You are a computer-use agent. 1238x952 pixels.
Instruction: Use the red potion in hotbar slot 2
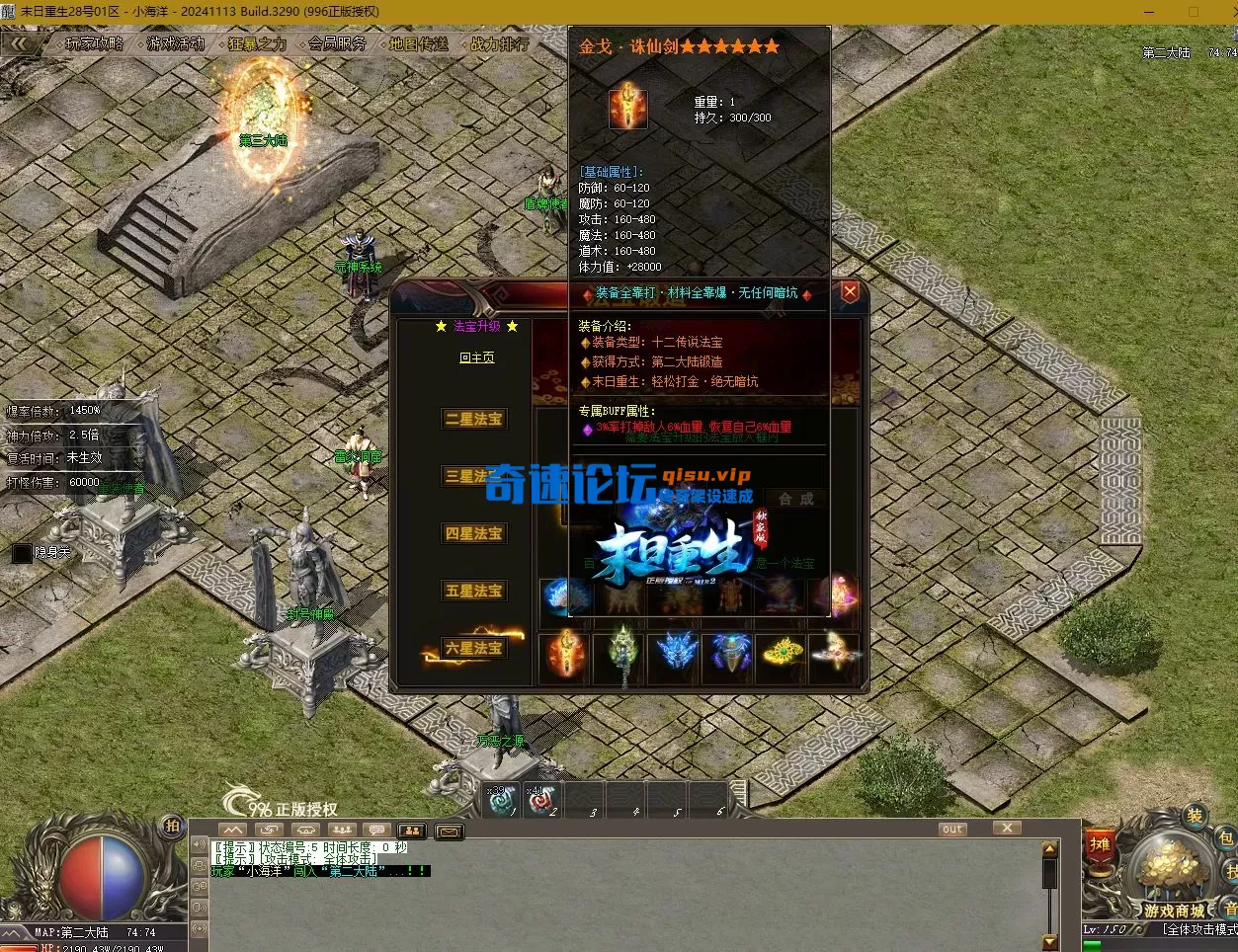tap(540, 800)
